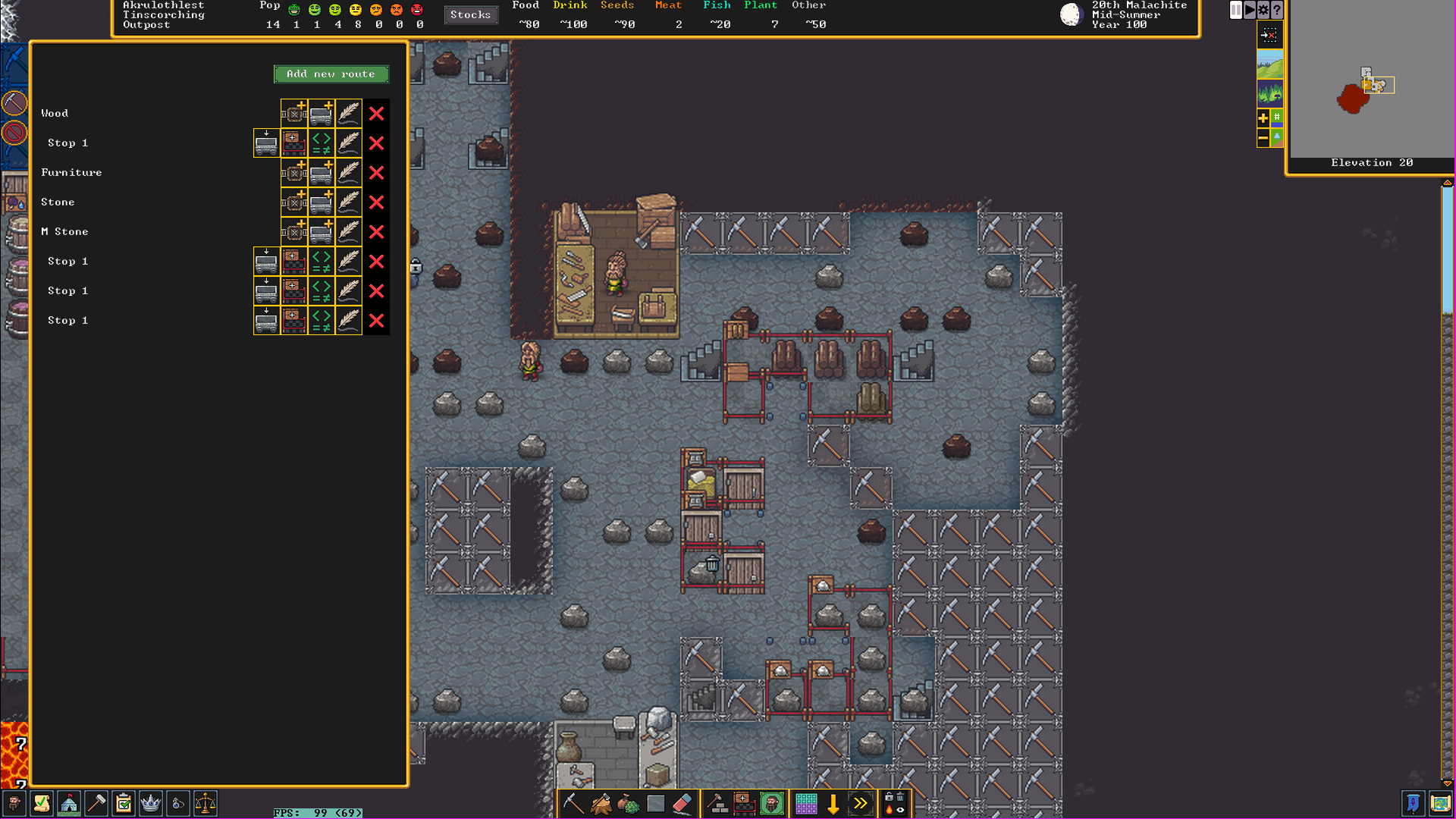Screen dimensions: 1456x819
Task: Pause the game with pause button
Action: [x=1236, y=10]
